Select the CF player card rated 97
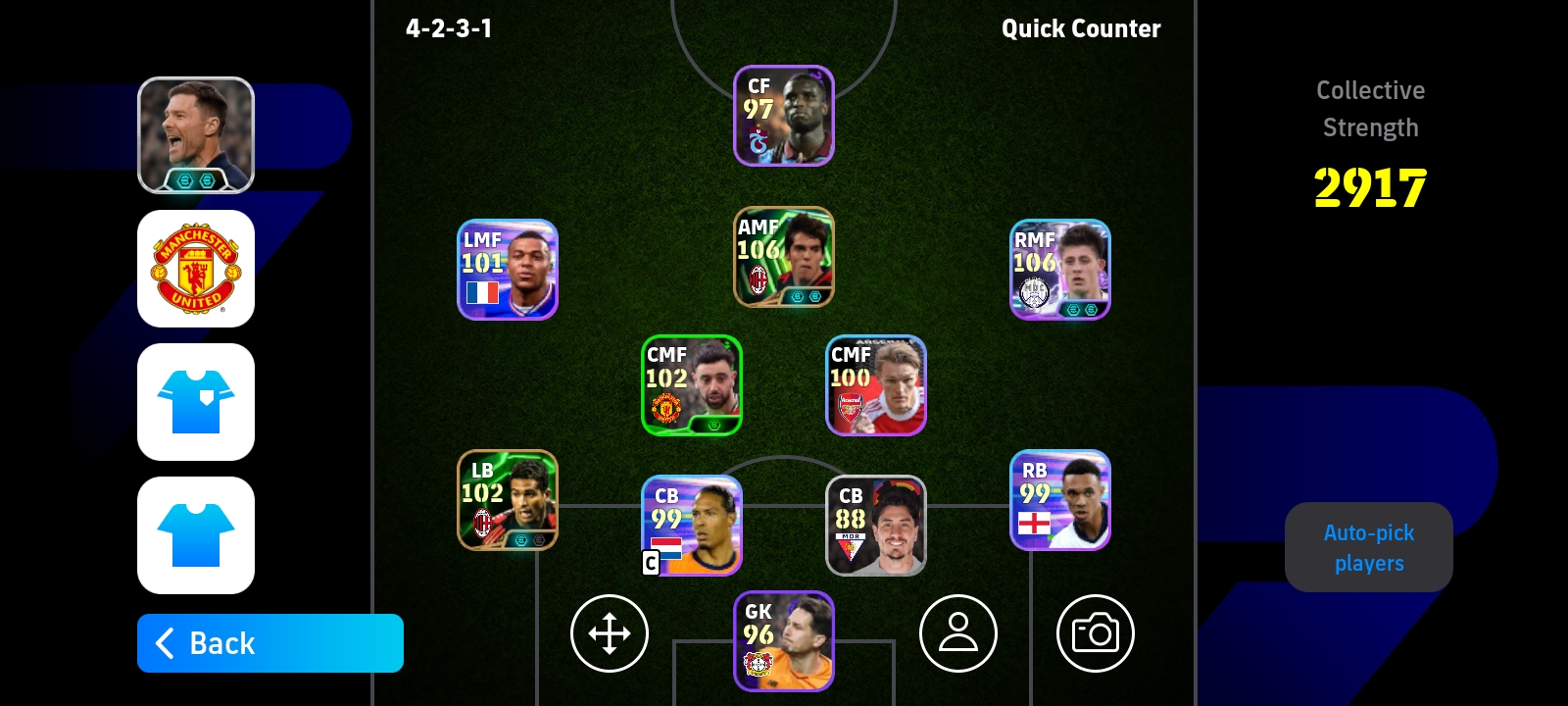This screenshot has height=706, width=1568. [784, 116]
